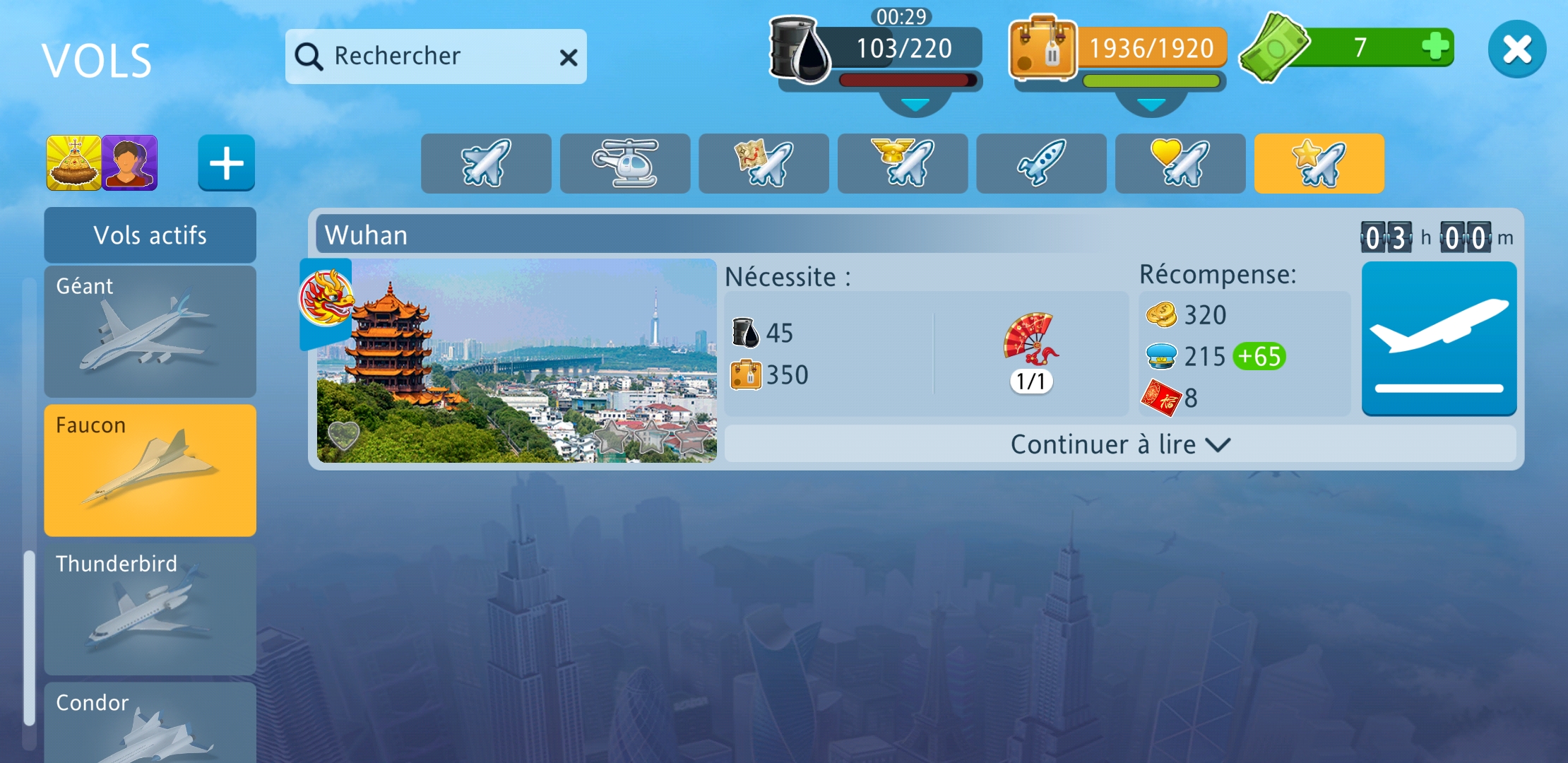Click the Rechercher search field

(x=424, y=57)
